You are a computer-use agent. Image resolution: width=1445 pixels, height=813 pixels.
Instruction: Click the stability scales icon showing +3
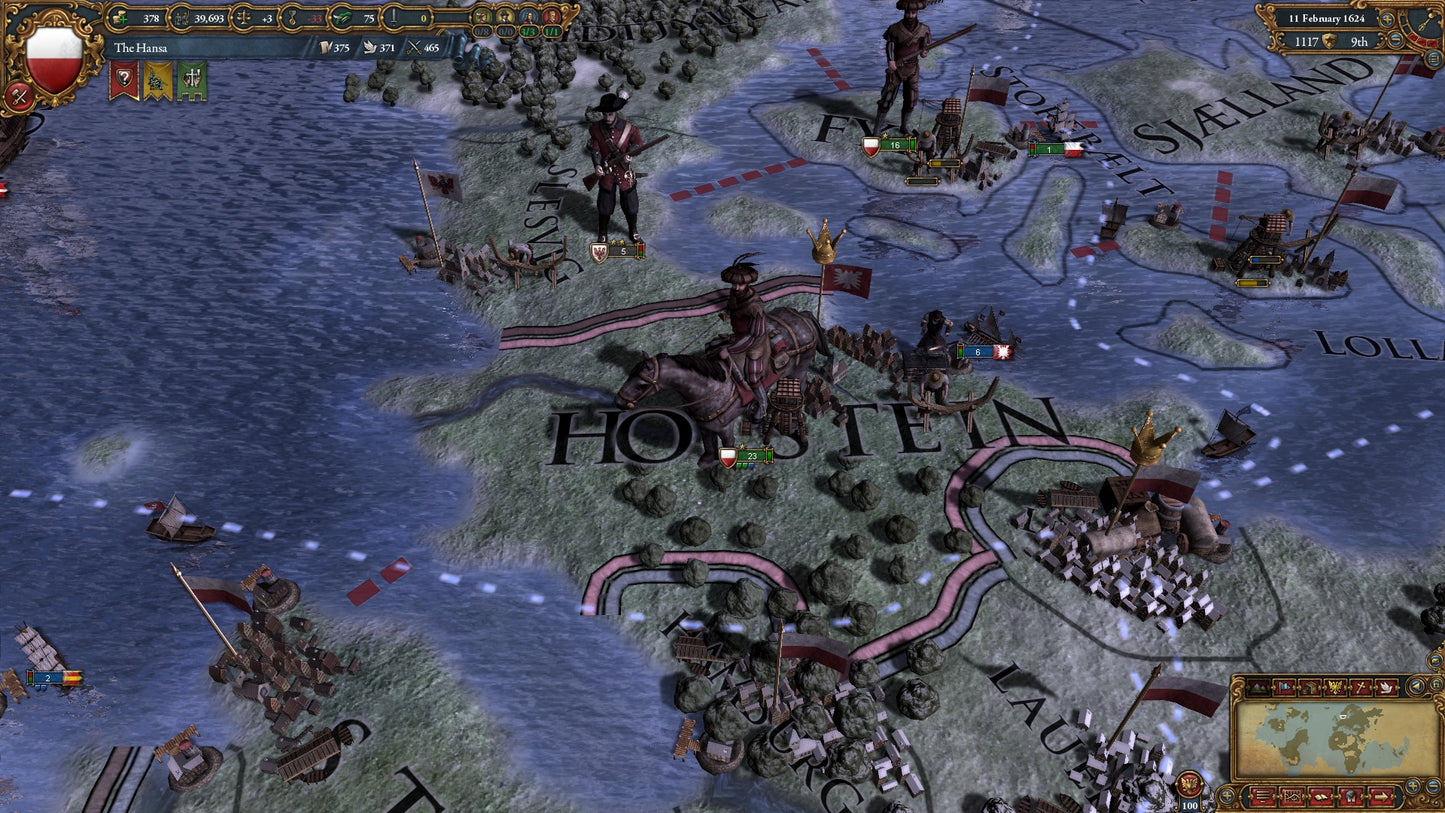[x=242, y=19]
